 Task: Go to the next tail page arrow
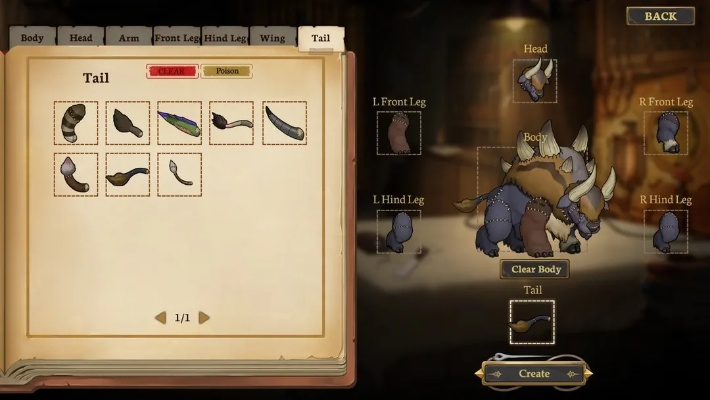click(204, 318)
